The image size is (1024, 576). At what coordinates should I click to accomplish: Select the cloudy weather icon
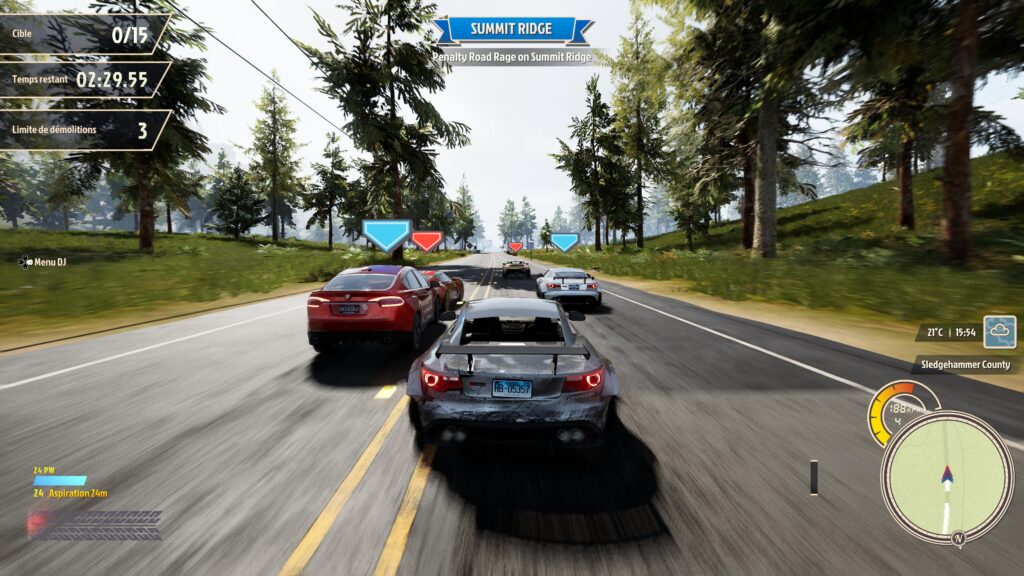(999, 331)
